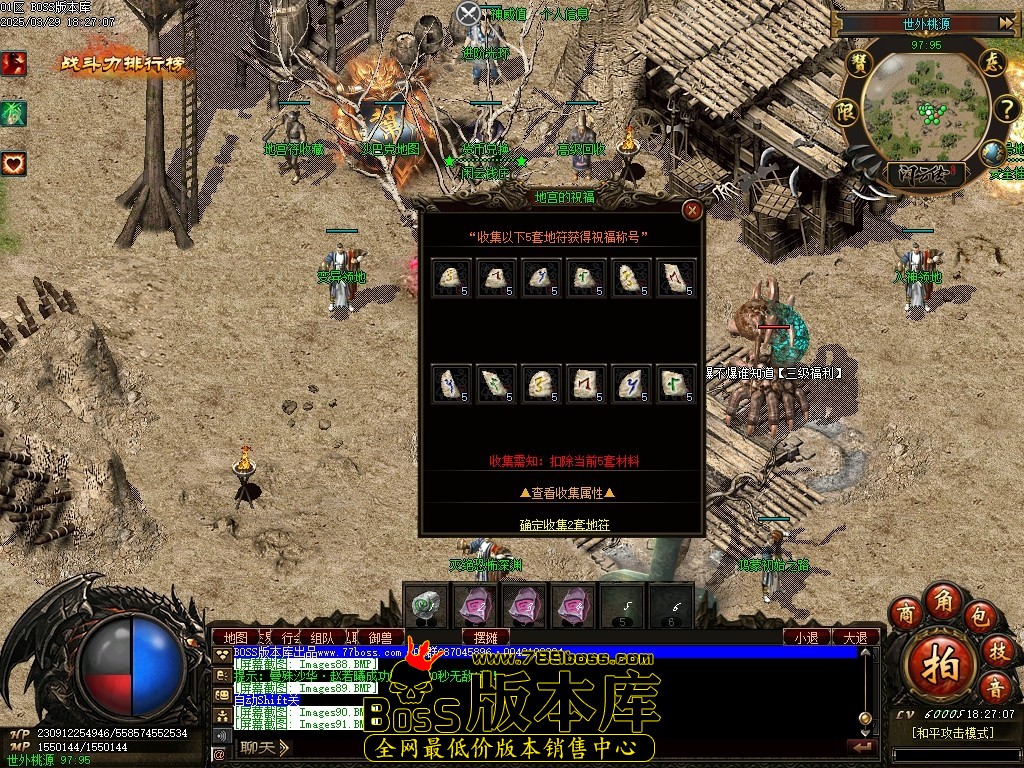Select the green-white stone hotbar item
The height and width of the screenshot is (768, 1024).
tap(427, 605)
